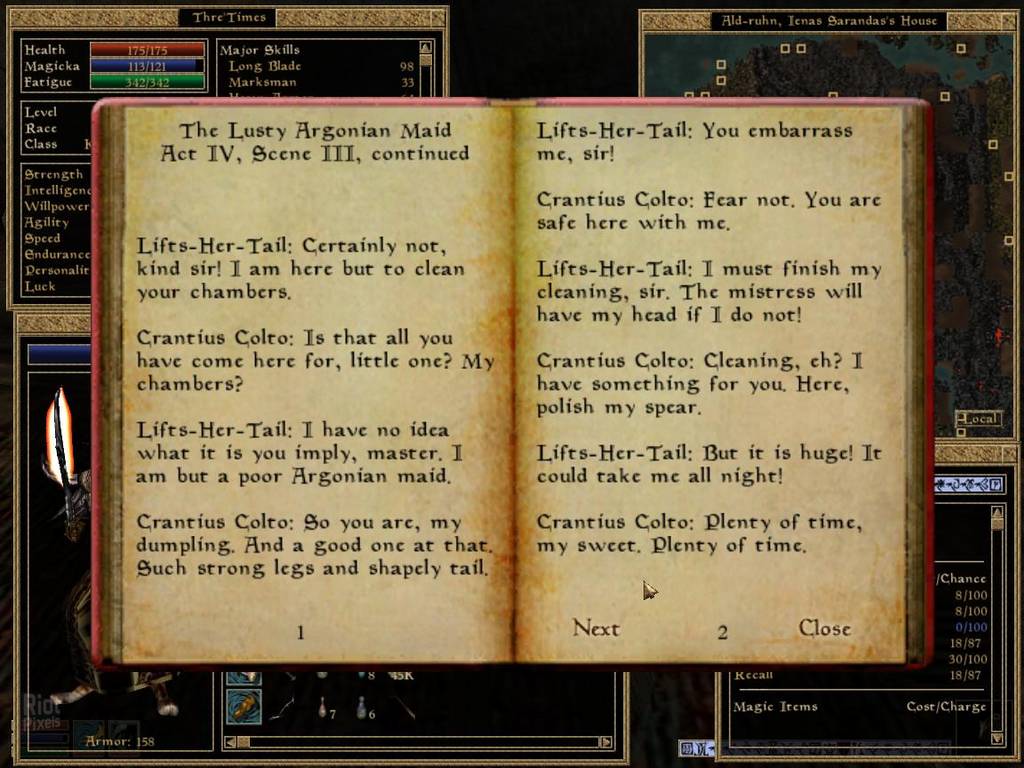Click the Ald-ruhn map window title bar
This screenshot has height=768, width=1024.
click(829, 20)
